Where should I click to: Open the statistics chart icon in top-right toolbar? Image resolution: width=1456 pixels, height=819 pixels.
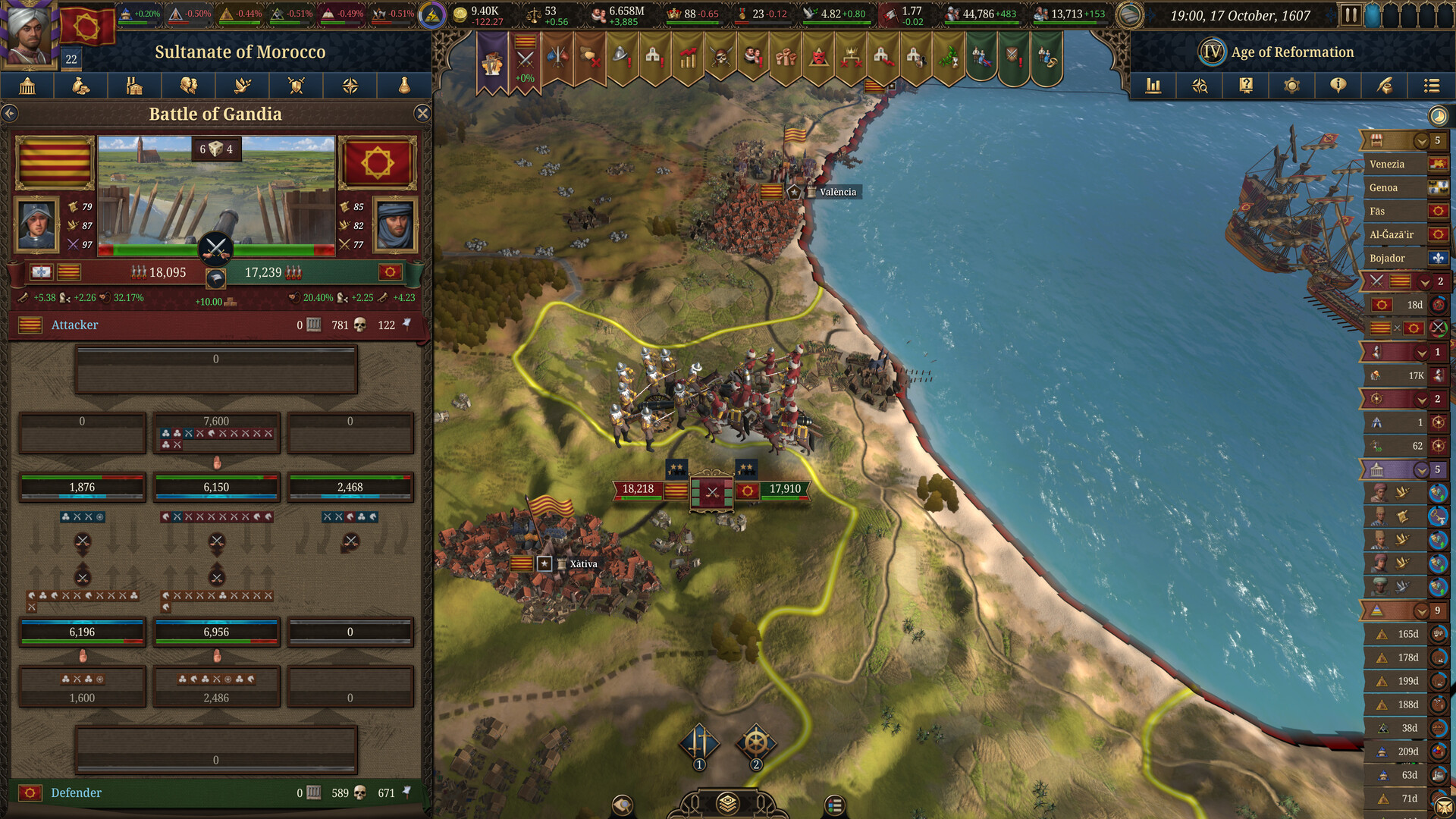pos(1153,86)
